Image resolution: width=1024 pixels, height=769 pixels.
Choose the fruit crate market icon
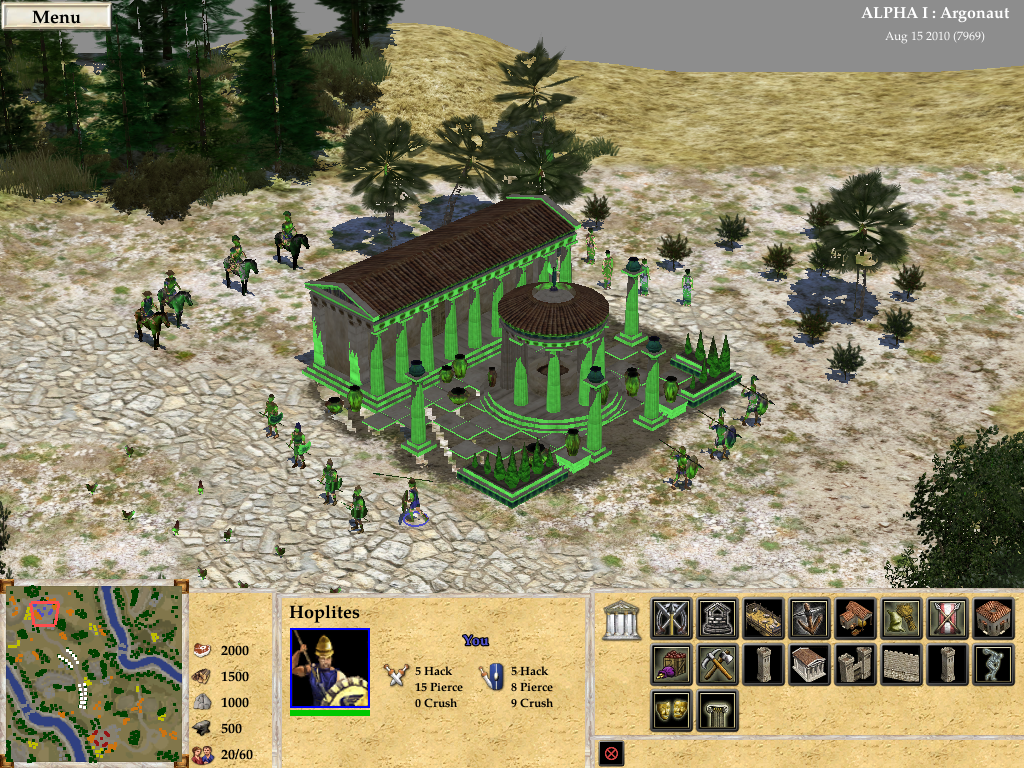tap(671, 665)
